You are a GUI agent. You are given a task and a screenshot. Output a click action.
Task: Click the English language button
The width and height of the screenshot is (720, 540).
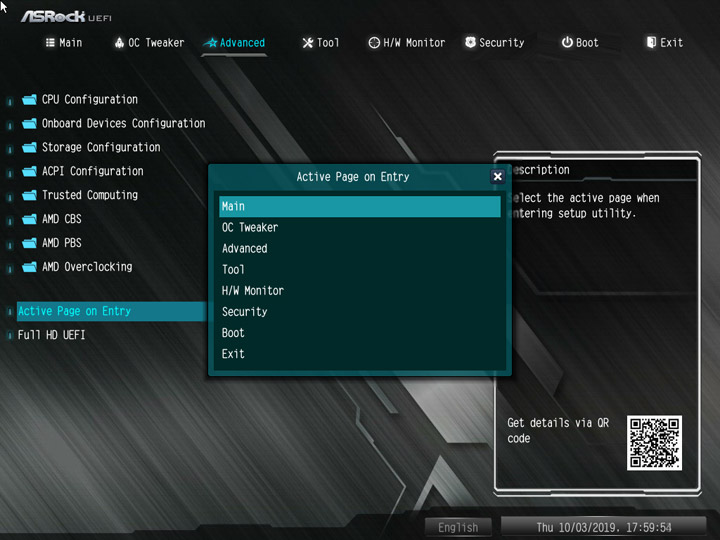point(458,527)
